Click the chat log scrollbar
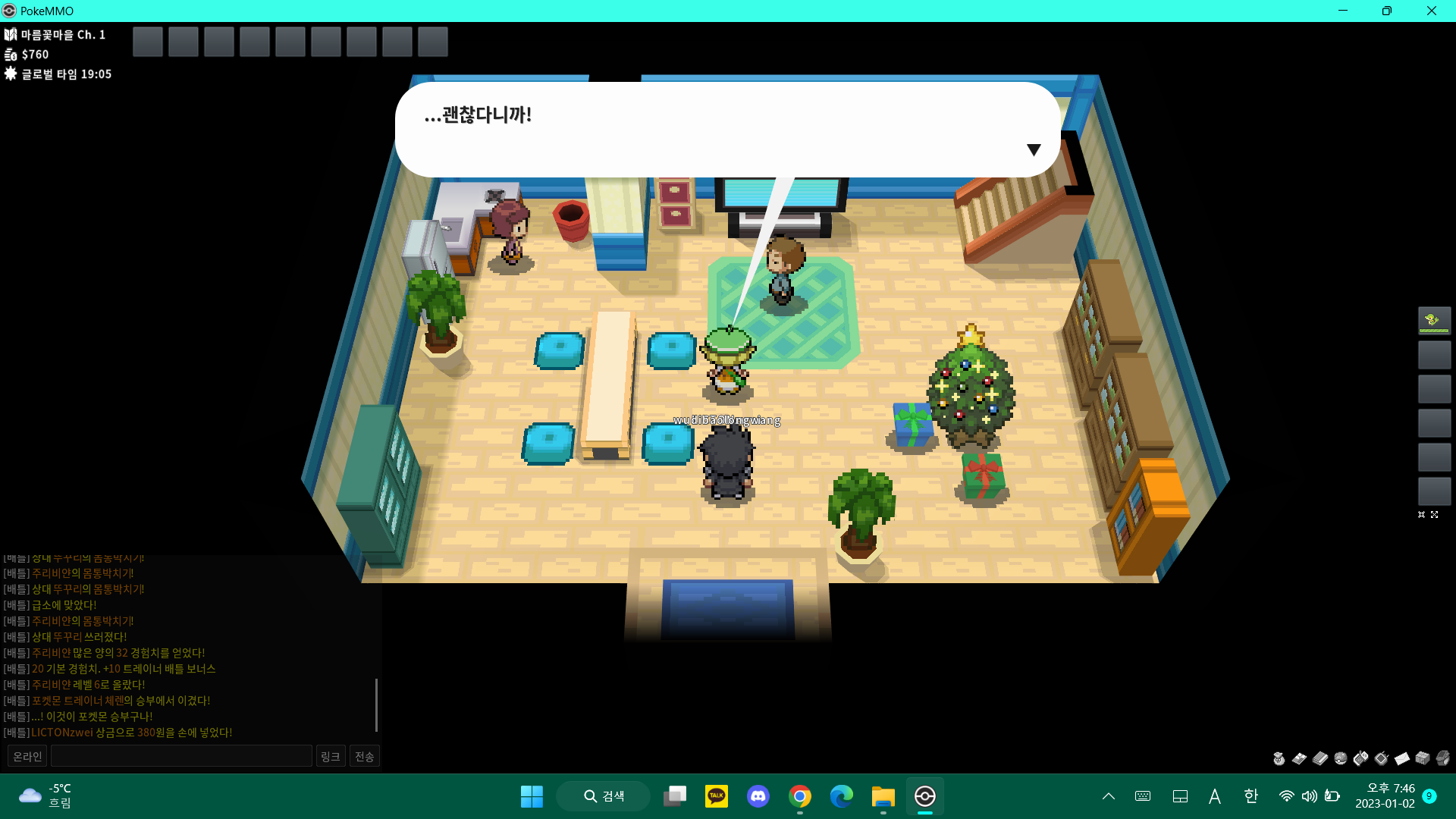Image resolution: width=1456 pixels, height=819 pixels. coord(376,704)
